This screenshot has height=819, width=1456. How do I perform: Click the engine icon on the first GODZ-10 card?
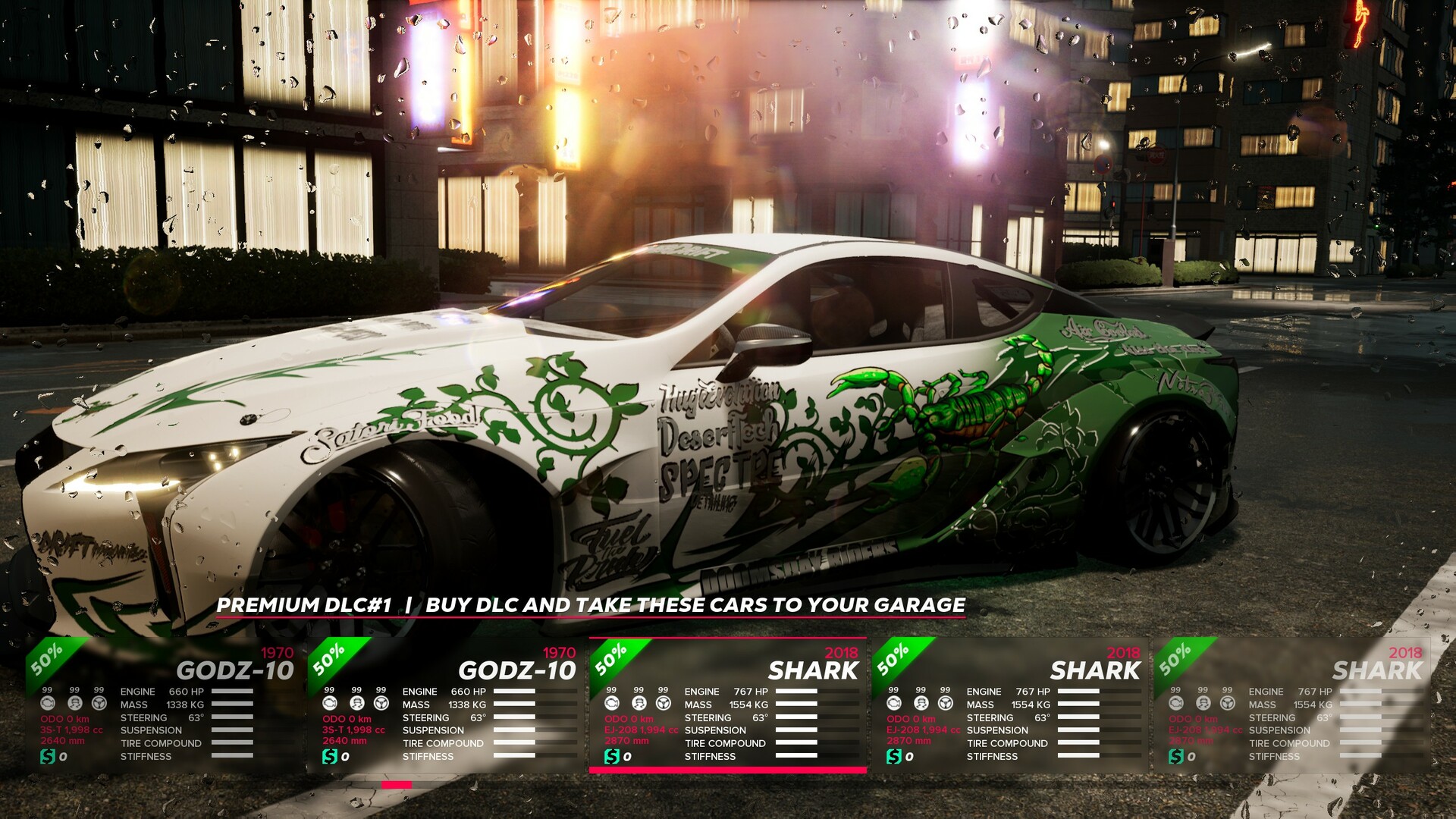pyautogui.click(x=49, y=704)
